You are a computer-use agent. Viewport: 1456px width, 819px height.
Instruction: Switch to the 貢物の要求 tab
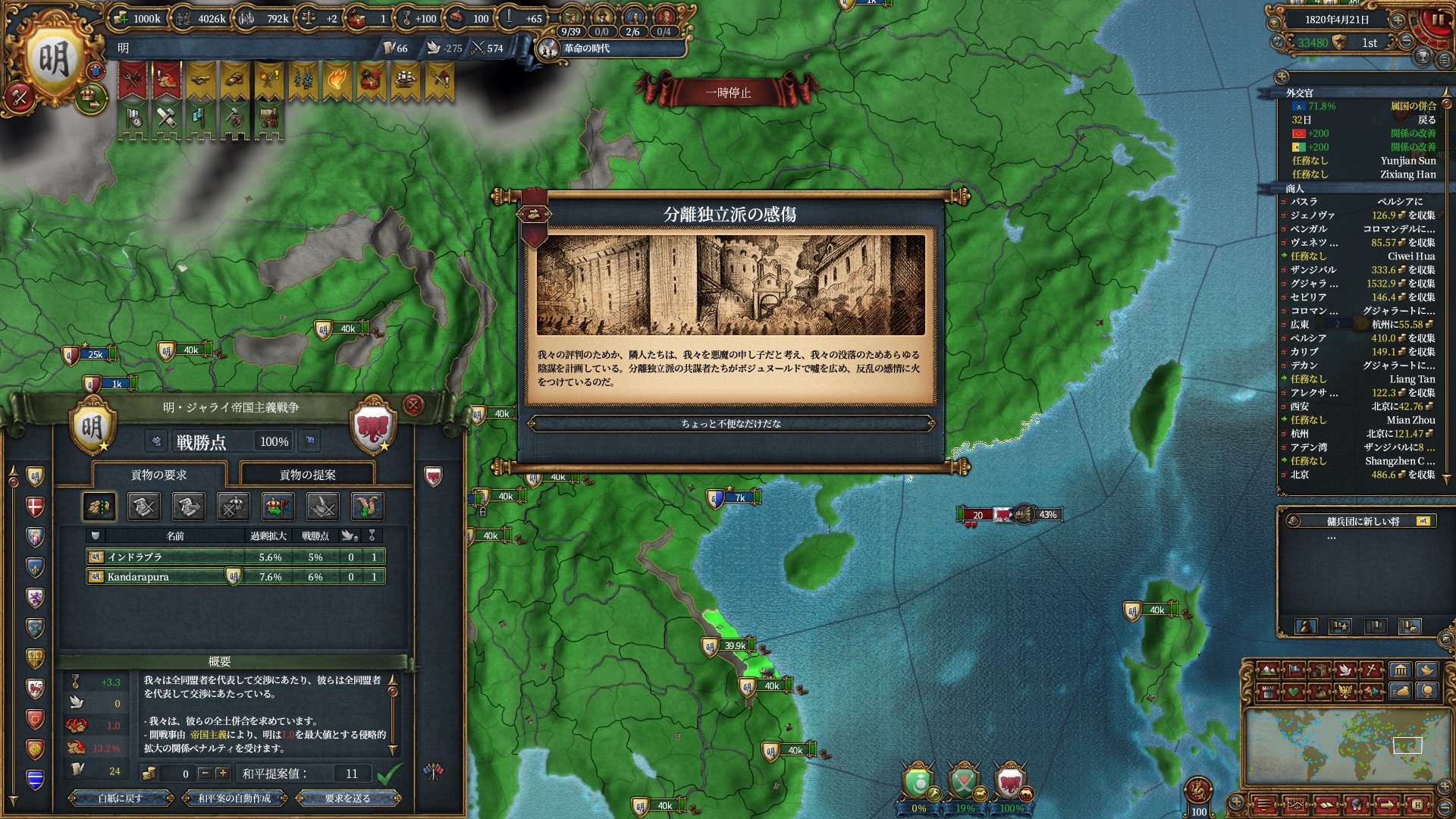[158, 475]
